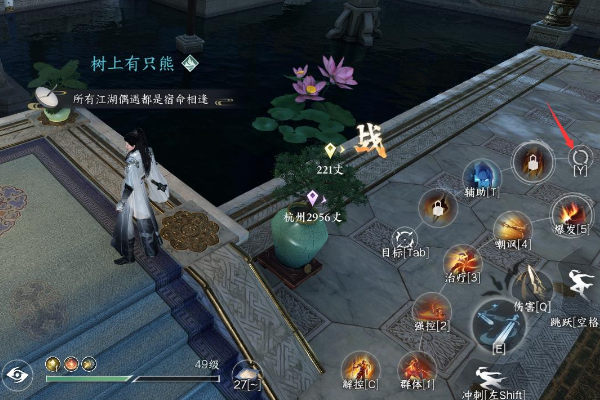Trigger the 爆发 burst skill
This screenshot has width=600, height=400.
[x=570, y=213]
